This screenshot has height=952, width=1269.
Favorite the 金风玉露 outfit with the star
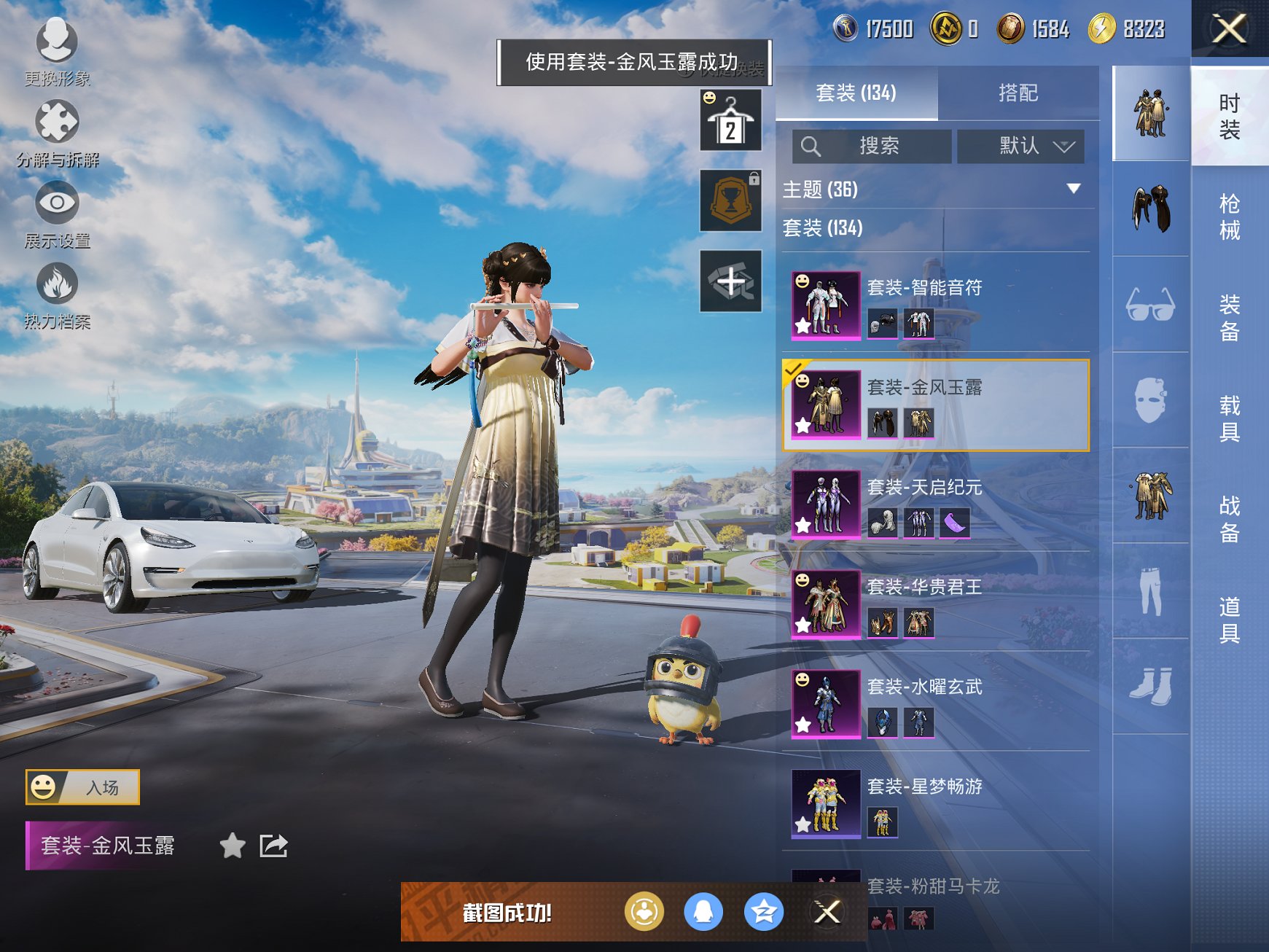coord(233,846)
